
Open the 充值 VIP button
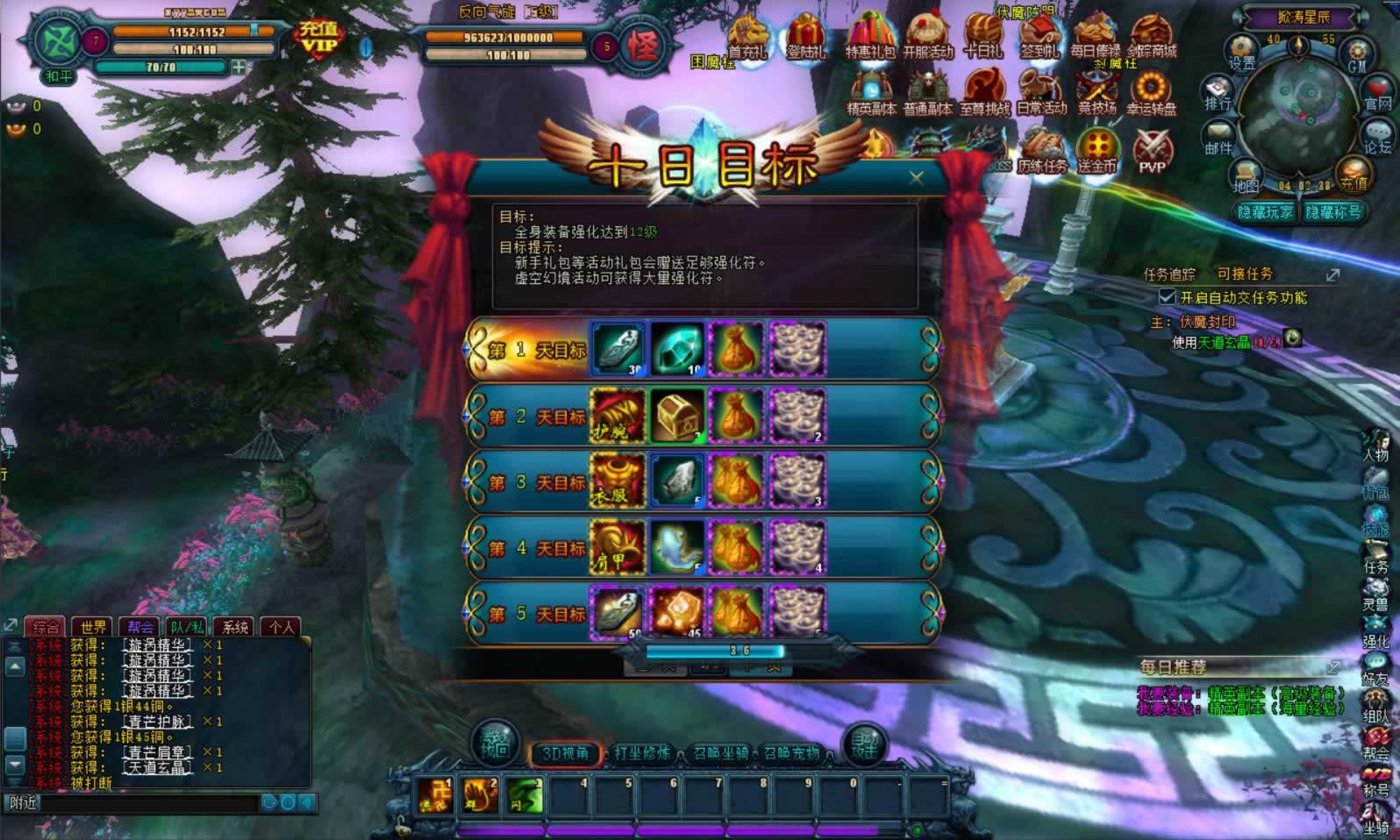[318, 39]
